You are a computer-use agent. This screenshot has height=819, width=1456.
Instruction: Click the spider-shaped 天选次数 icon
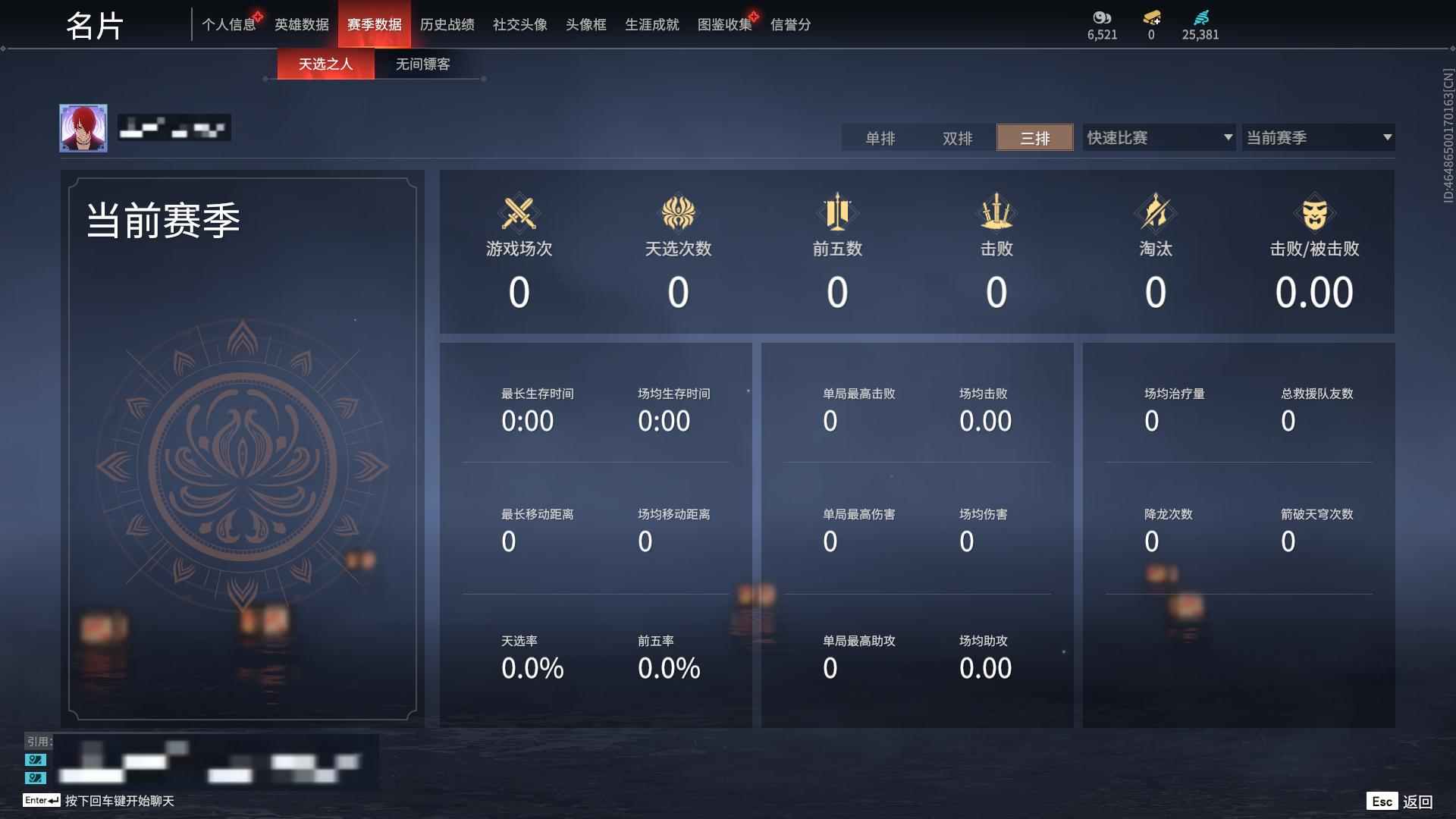pos(679,212)
